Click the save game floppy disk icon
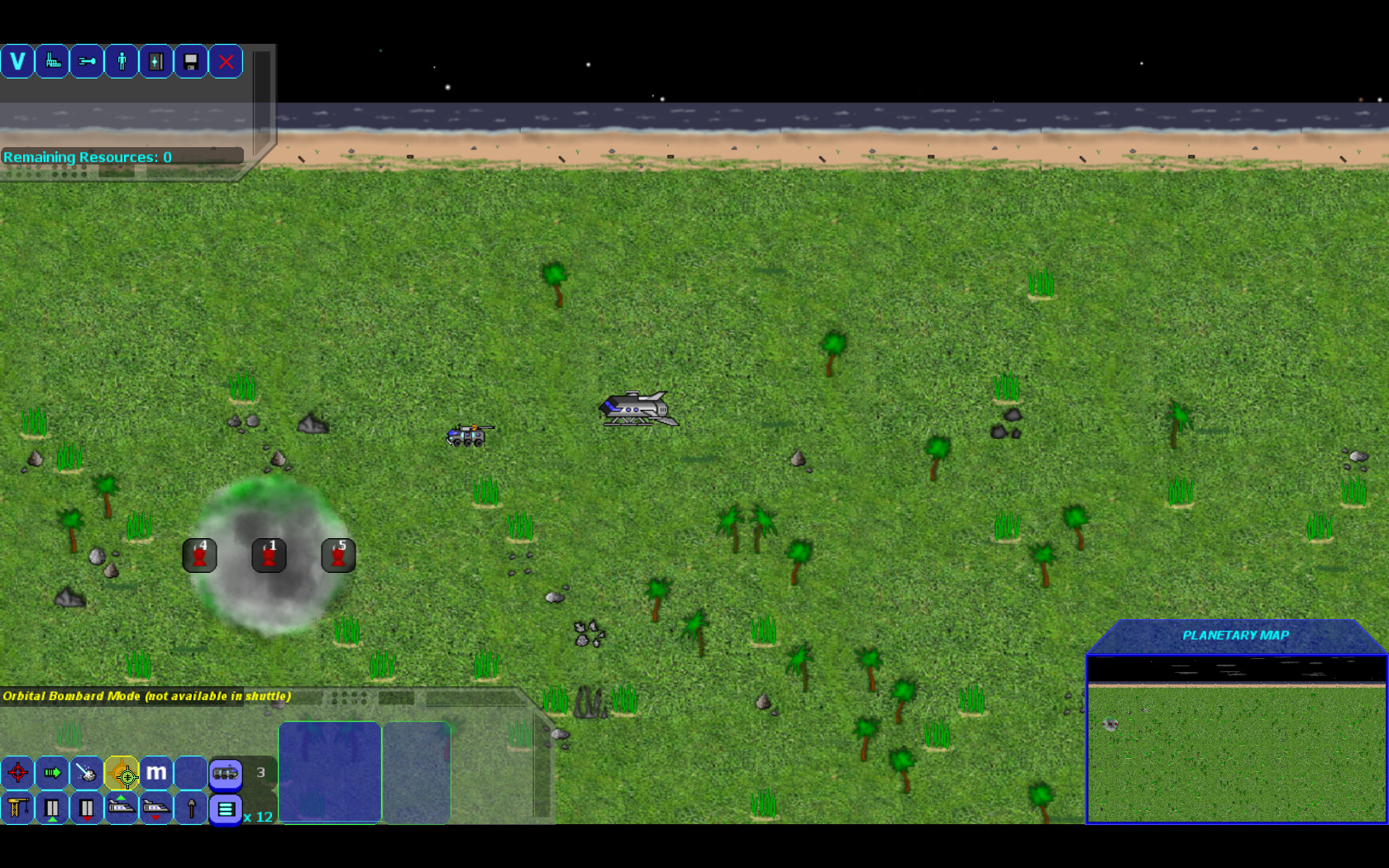Viewport: 1389px width, 868px height. point(190,61)
